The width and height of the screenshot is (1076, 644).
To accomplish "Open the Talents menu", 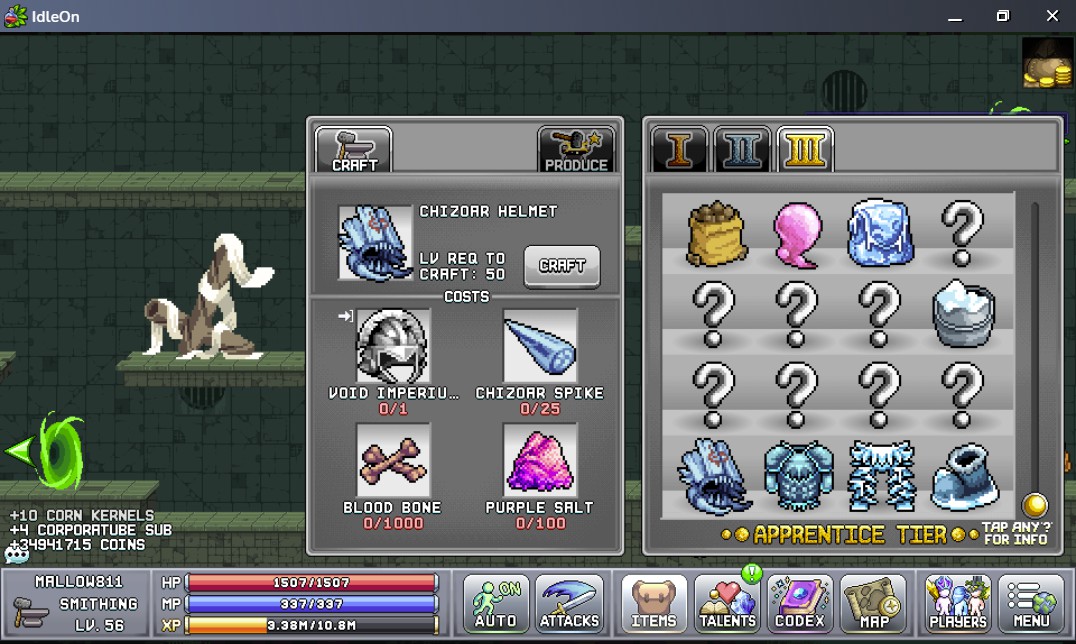I will 727,604.
